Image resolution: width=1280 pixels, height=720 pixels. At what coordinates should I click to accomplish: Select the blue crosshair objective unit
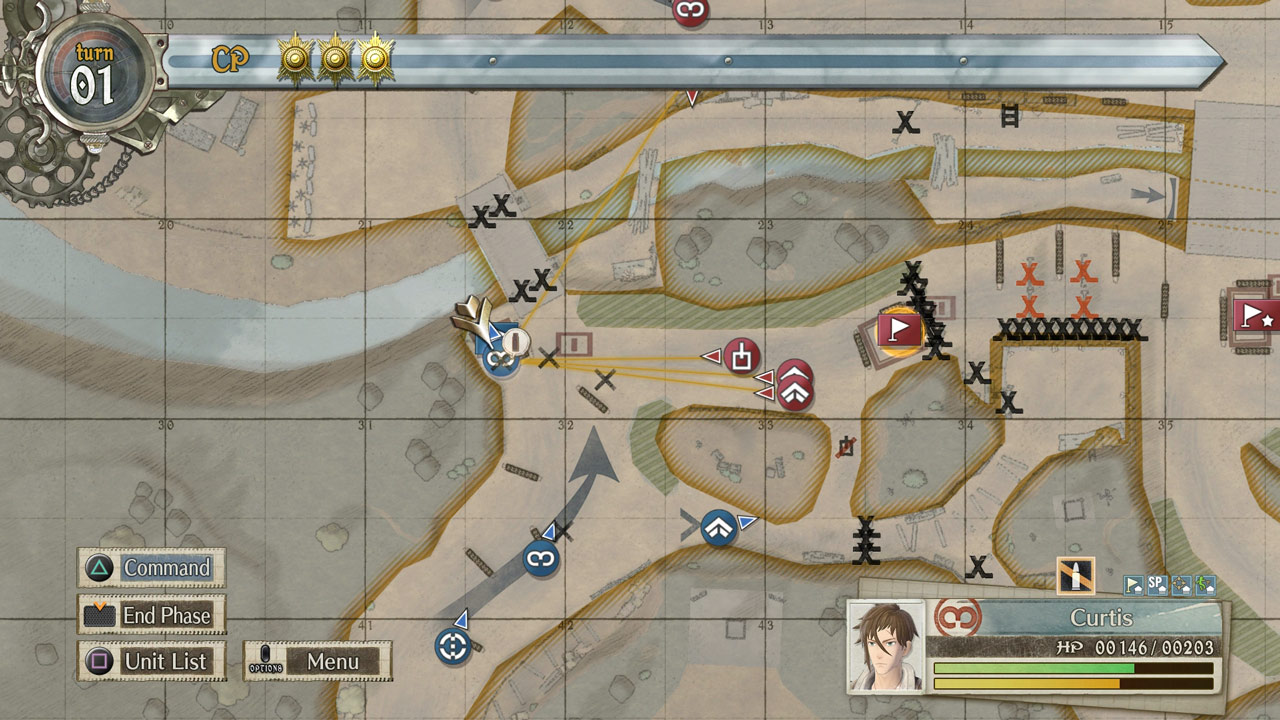pyautogui.click(x=453, y=647)
